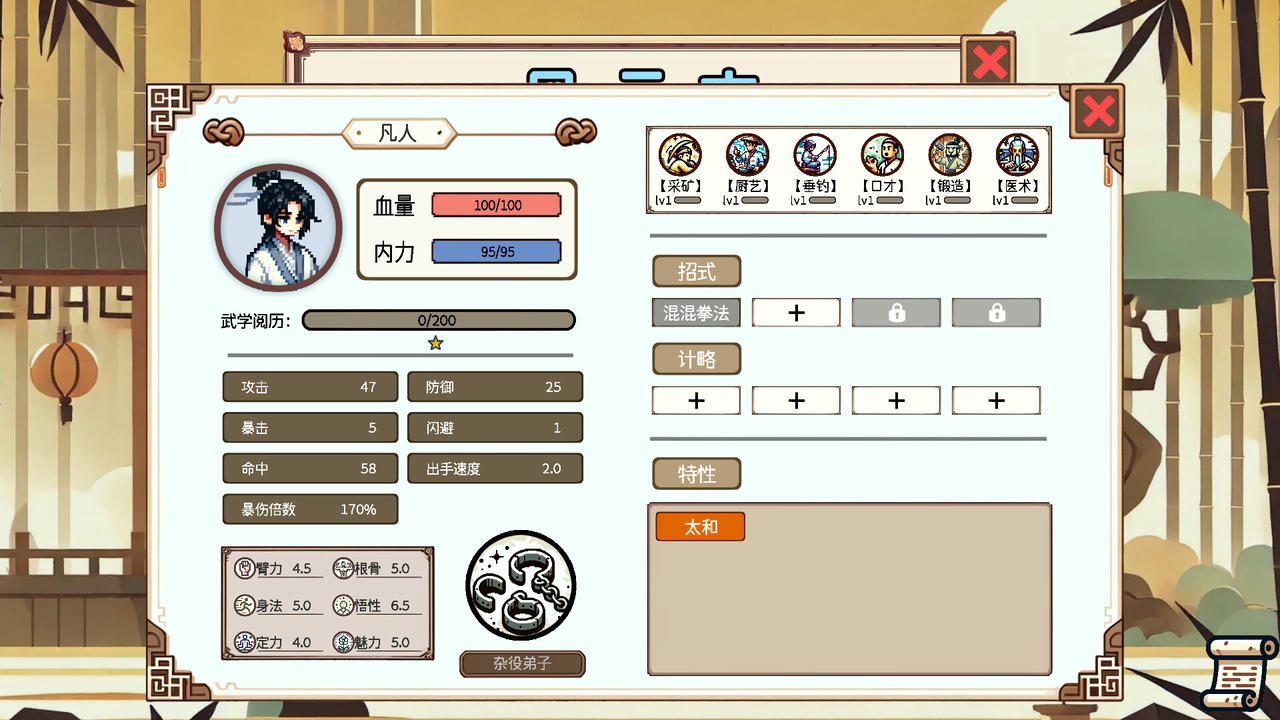The image size is (1280, 720).
Task: Select the 锻造 forging skill icon
Action: point(949,156)
